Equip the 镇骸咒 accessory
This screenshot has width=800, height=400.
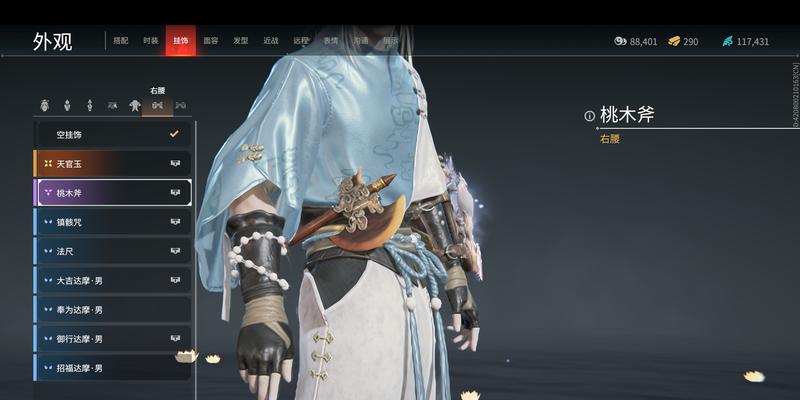tap(113, 222)
